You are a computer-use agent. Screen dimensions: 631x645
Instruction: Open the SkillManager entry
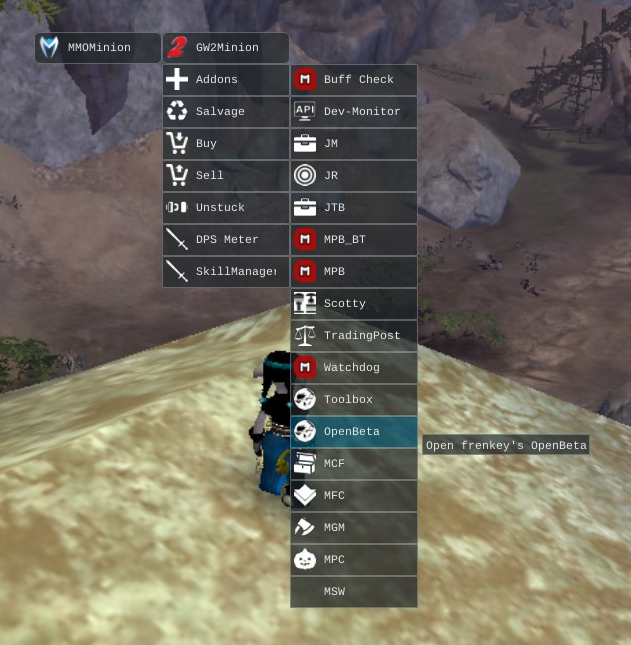click(x=226, y=272)
